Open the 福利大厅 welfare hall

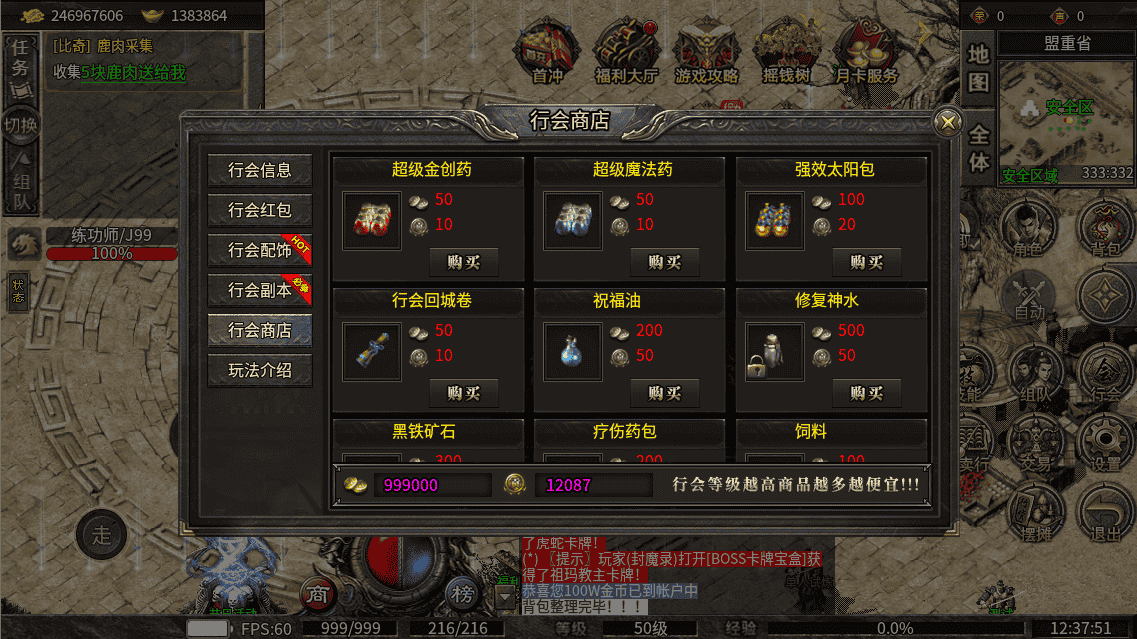coord(626,52)
